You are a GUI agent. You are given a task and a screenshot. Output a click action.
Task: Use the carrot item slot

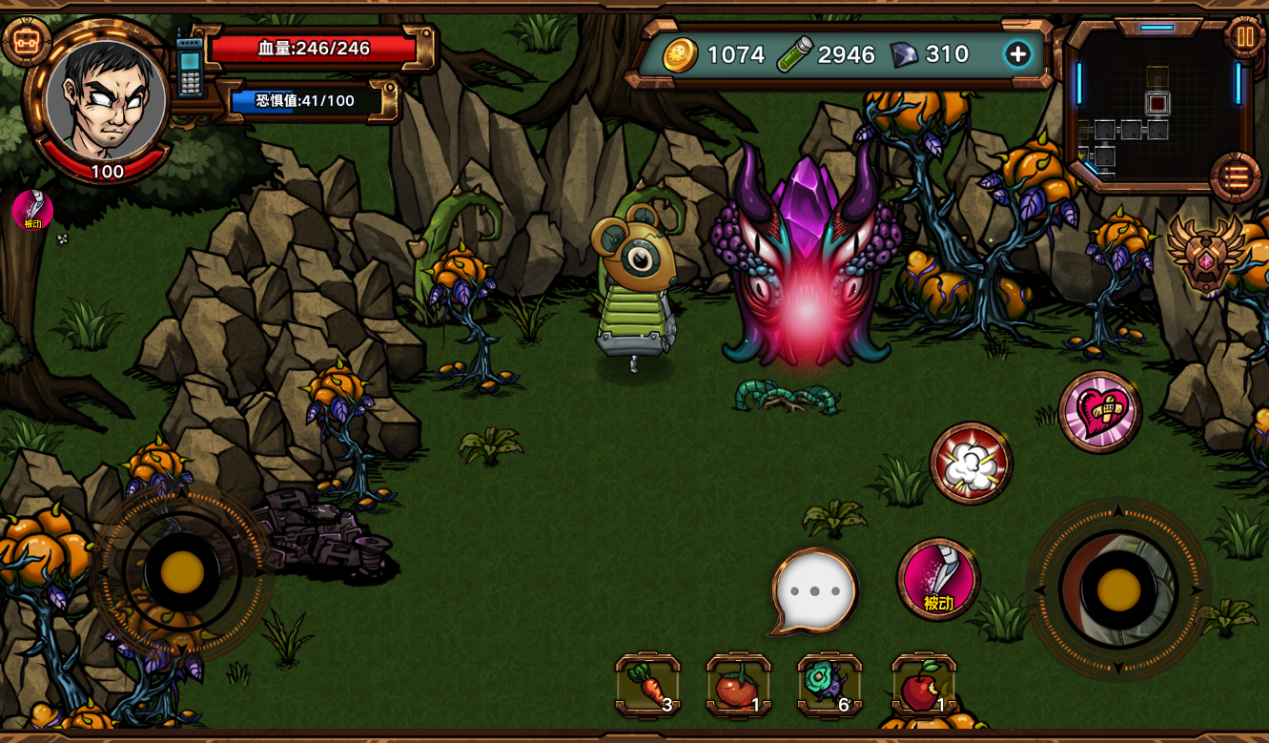click(x=648, y=686)
